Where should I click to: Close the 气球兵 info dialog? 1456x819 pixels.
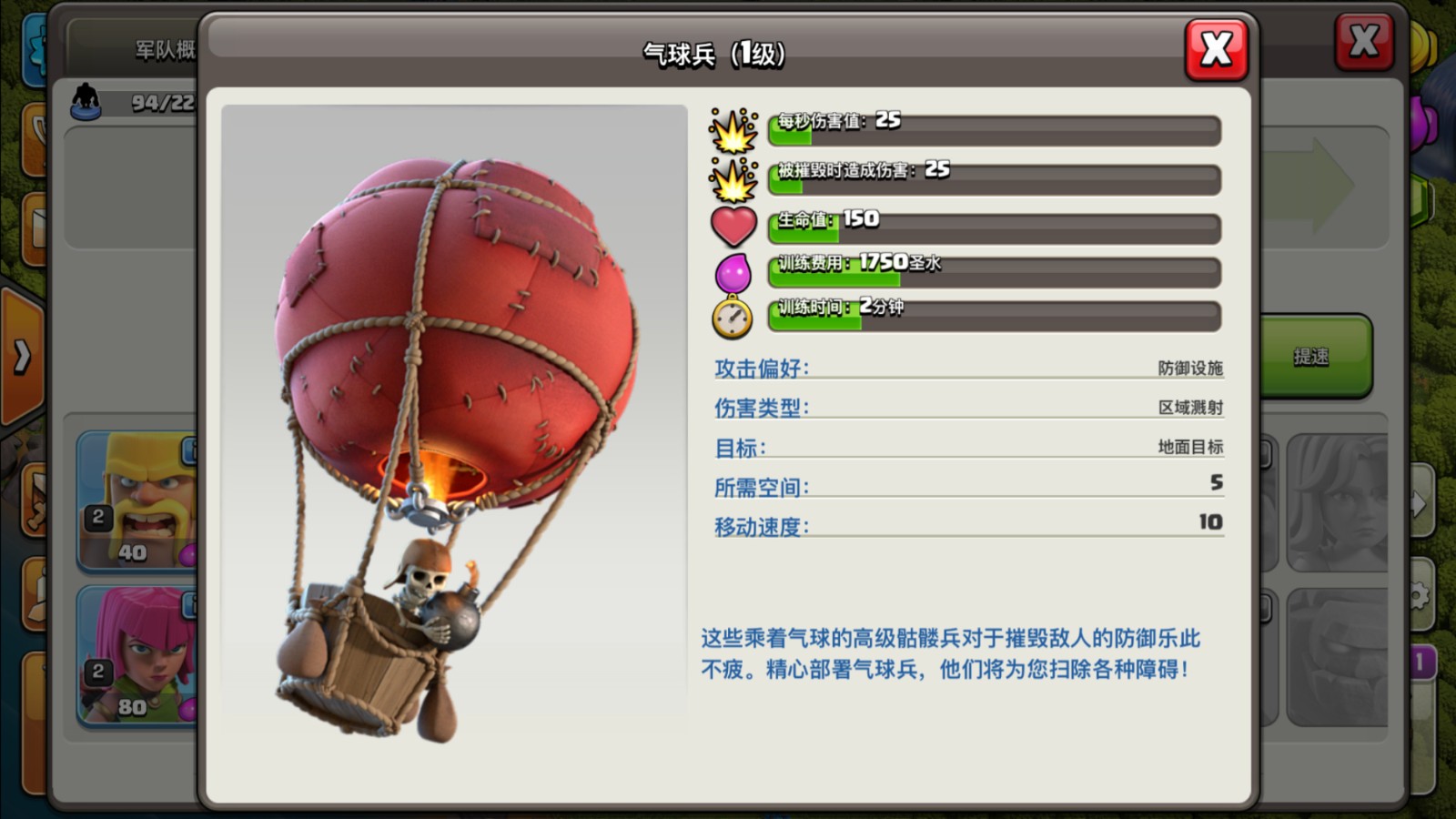1217,50
